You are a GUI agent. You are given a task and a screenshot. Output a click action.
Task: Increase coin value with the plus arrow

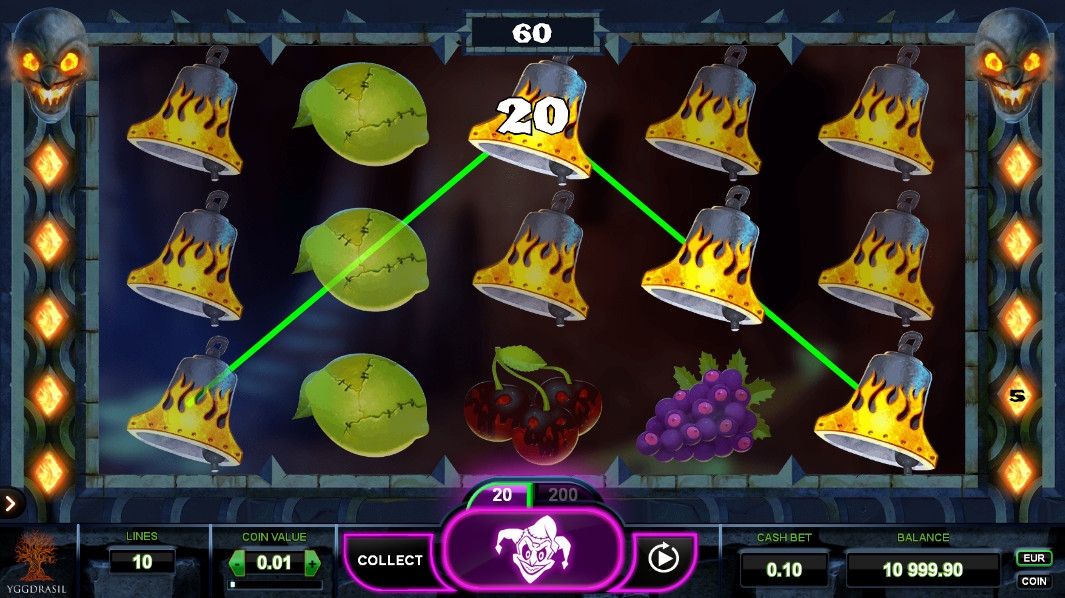312,563
